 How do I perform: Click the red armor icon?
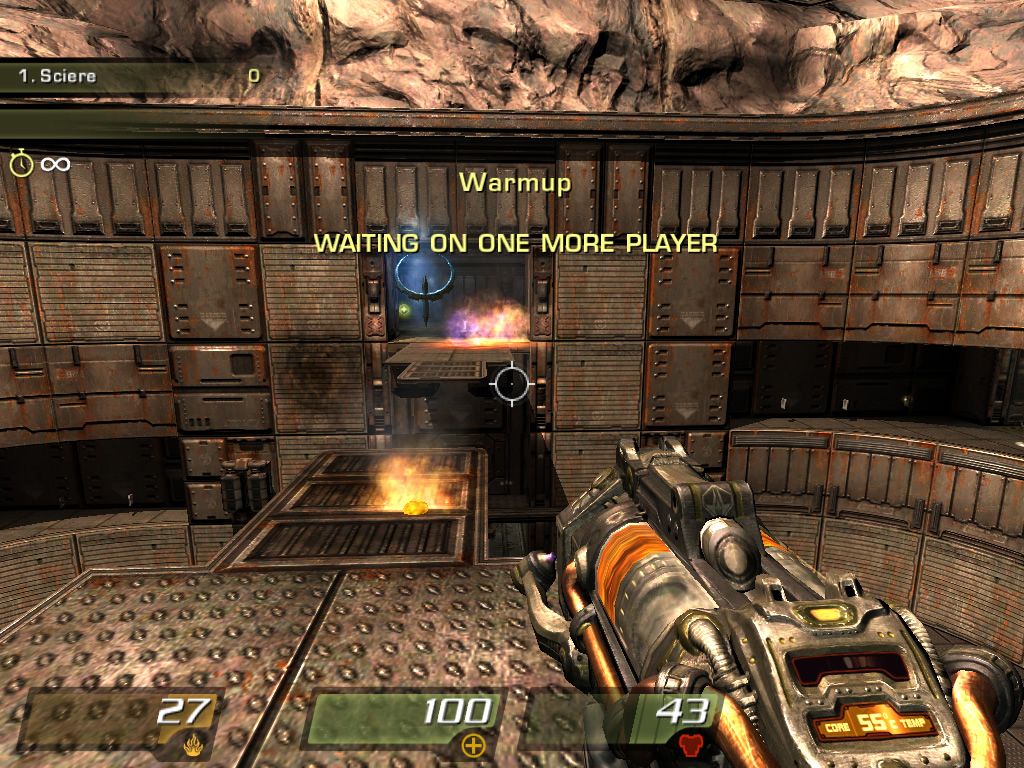(x=690, y=744)
